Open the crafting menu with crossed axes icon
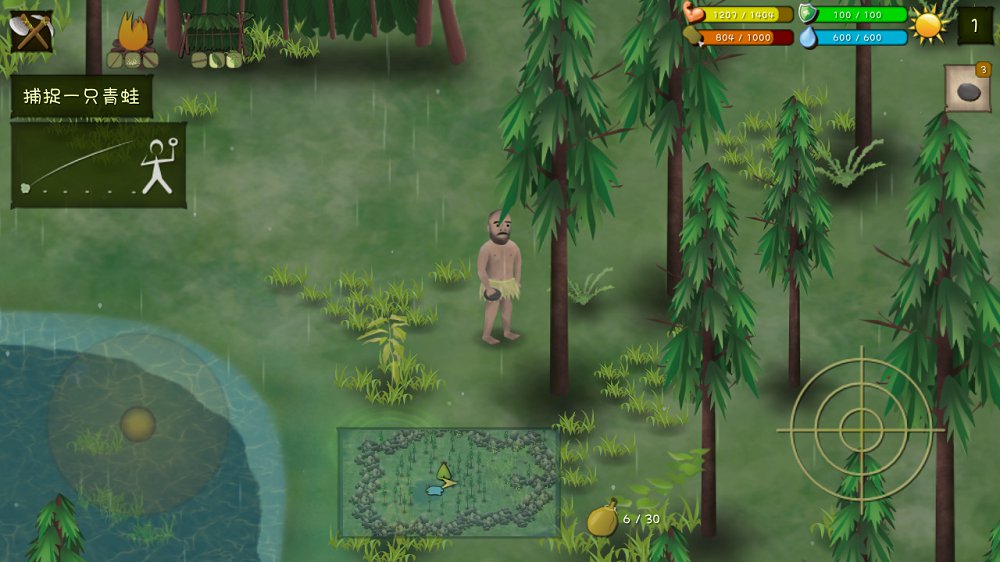 [x=31, y=32]
